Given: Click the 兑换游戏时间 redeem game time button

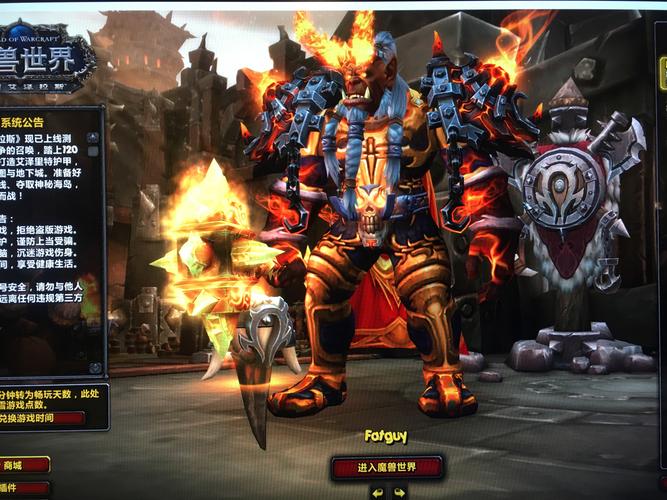Looking at the screenshot, I should [x=40, y=417].
